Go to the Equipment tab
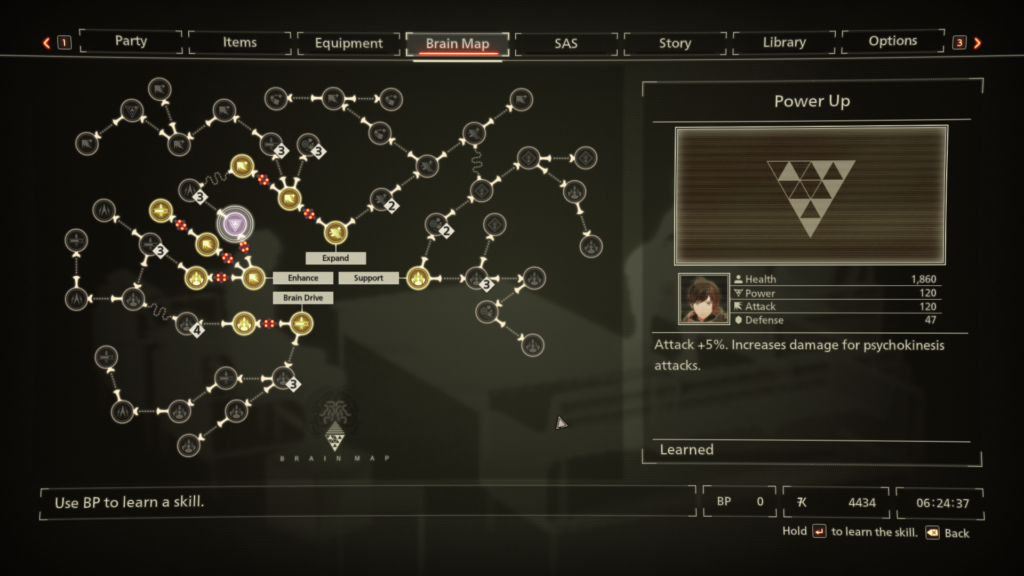The image size is (1024, 576). pyautogui.click(x=348, y=43)
